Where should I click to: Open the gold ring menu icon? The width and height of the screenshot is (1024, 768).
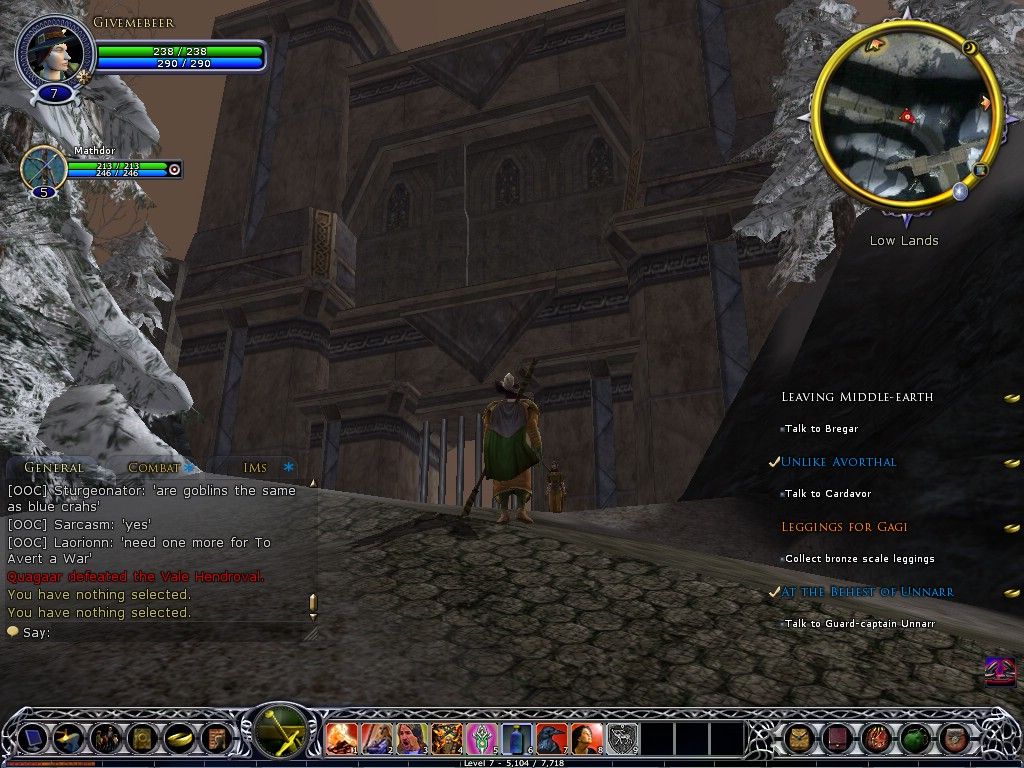coord(177,738)
